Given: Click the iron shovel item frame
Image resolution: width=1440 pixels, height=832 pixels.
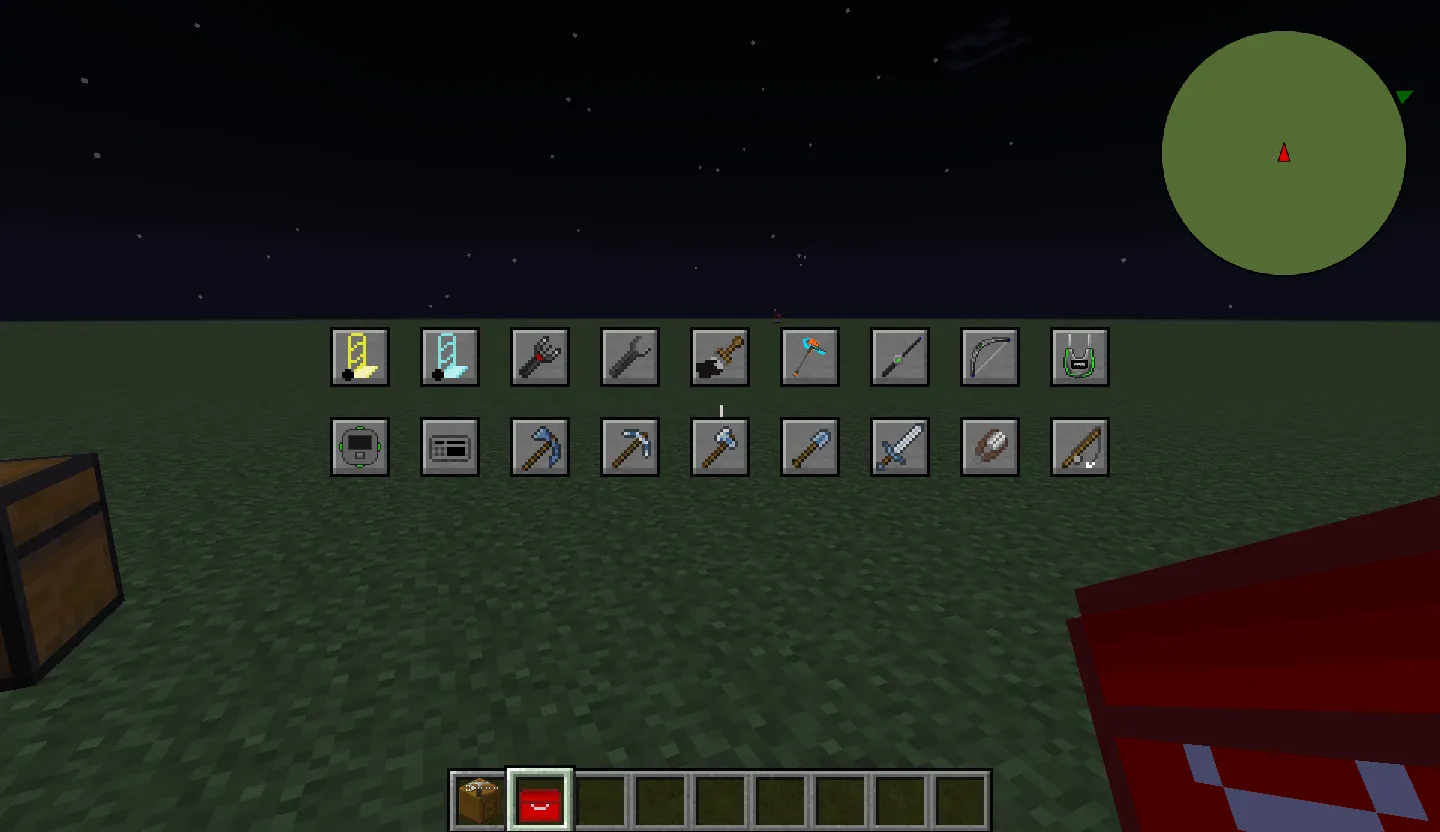Looking at the screenshot, I should (809, 447).
